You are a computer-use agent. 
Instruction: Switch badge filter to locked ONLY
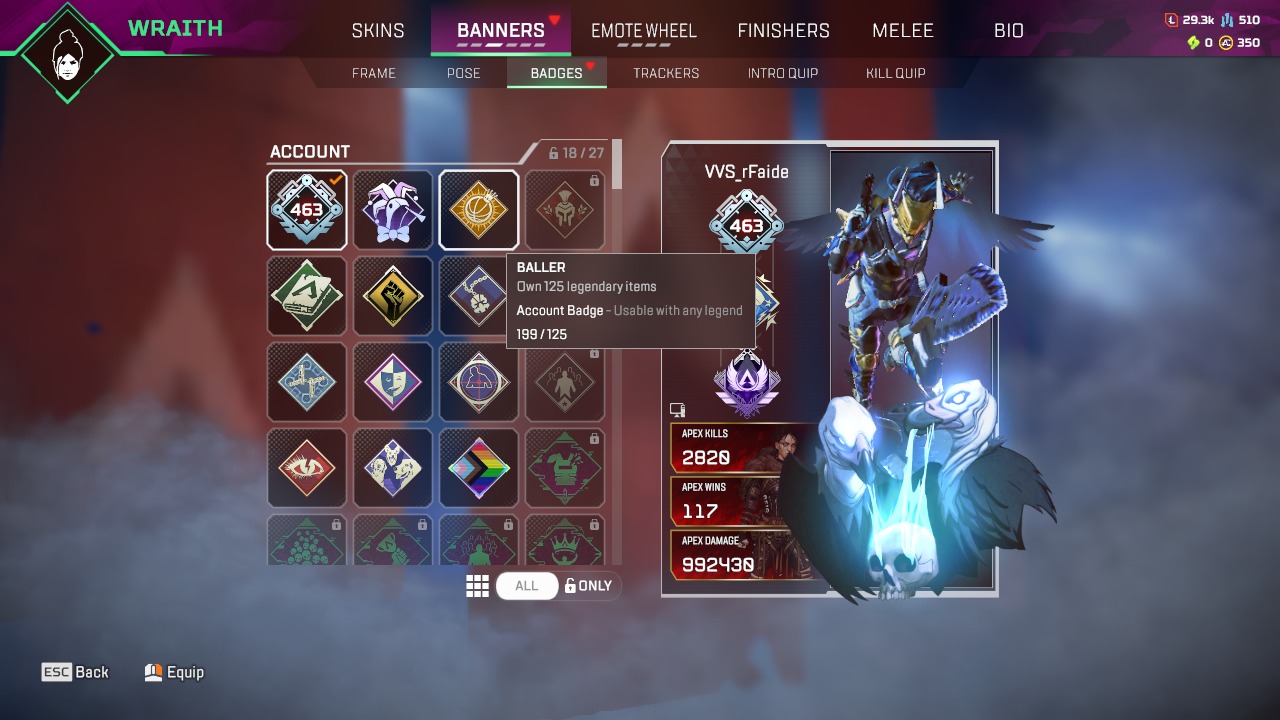589,585
